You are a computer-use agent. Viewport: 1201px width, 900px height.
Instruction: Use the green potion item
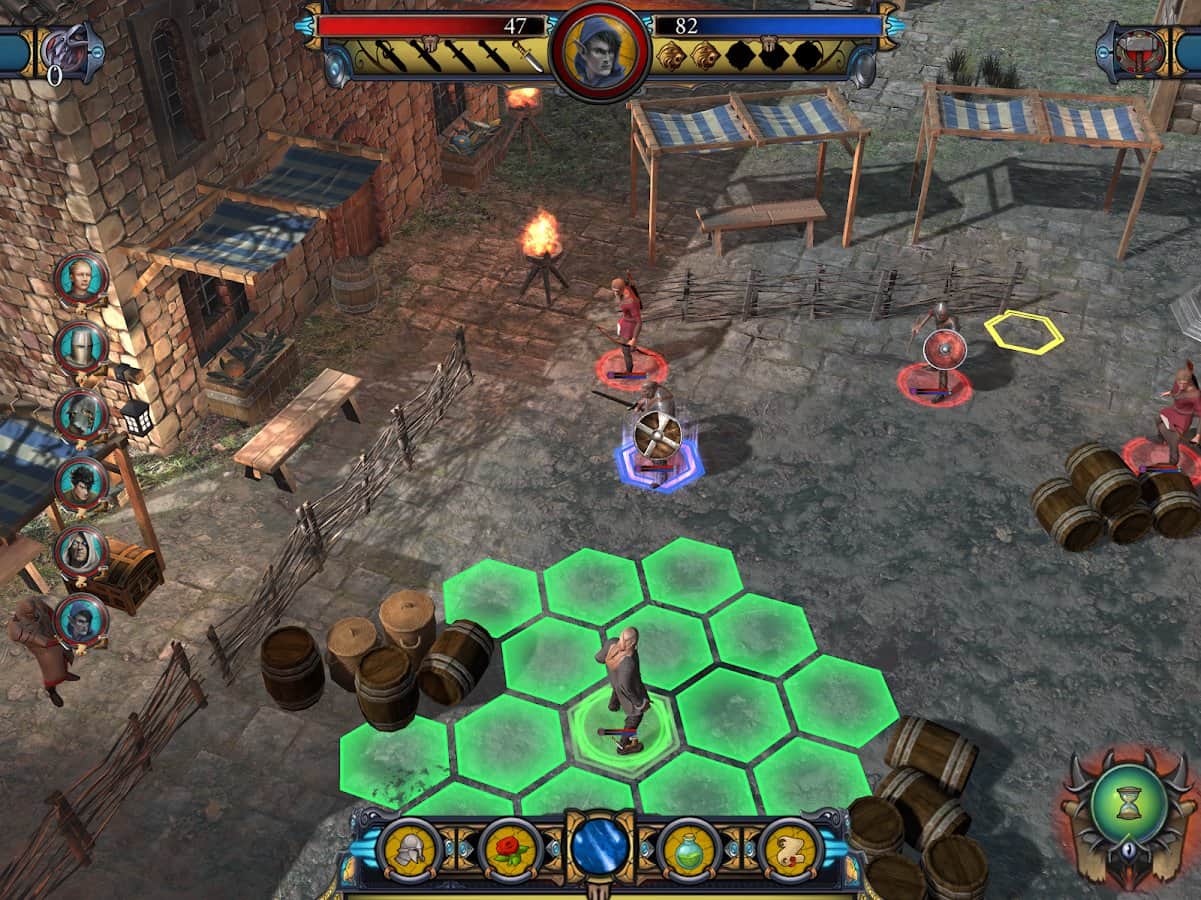tap(690, 849)
